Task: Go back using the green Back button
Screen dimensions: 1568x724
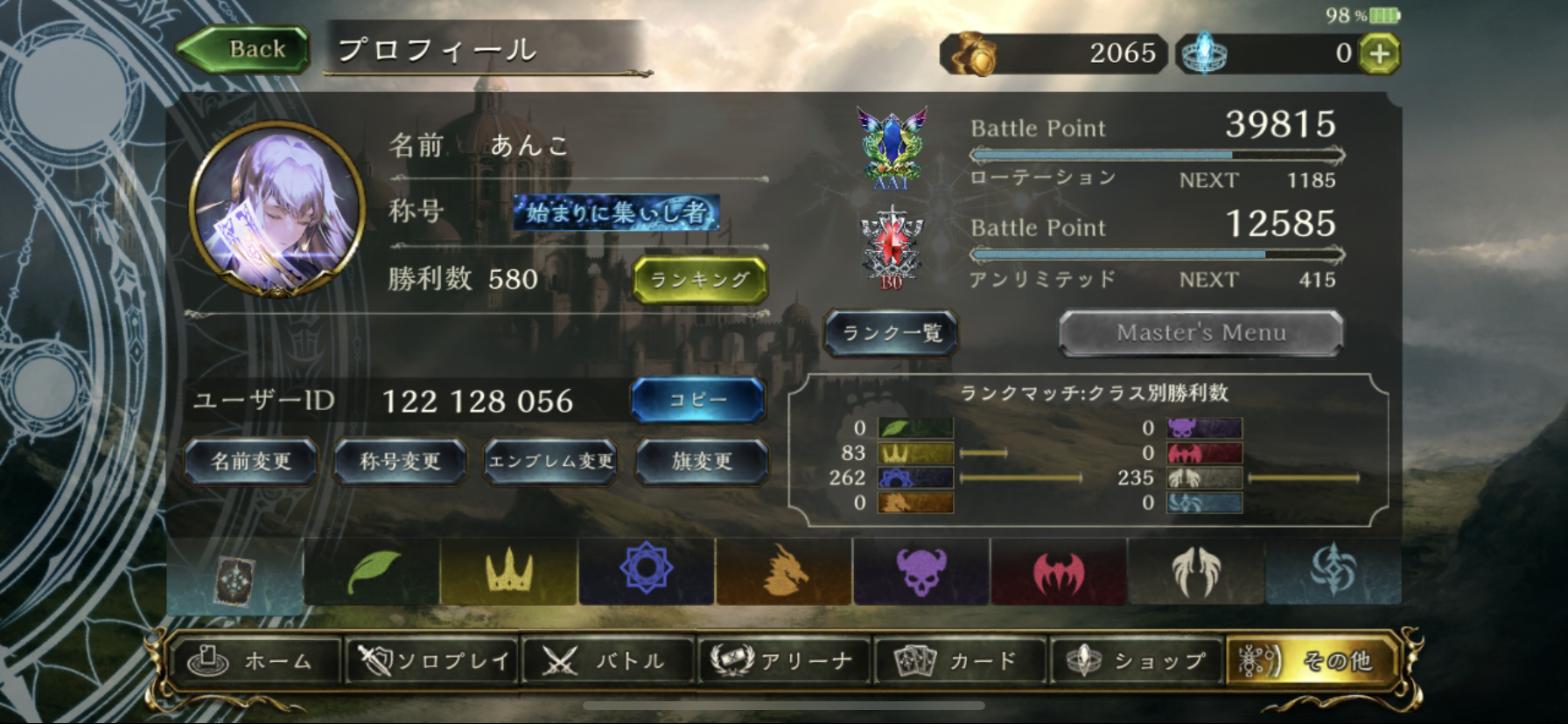Action: click(246, 49)
